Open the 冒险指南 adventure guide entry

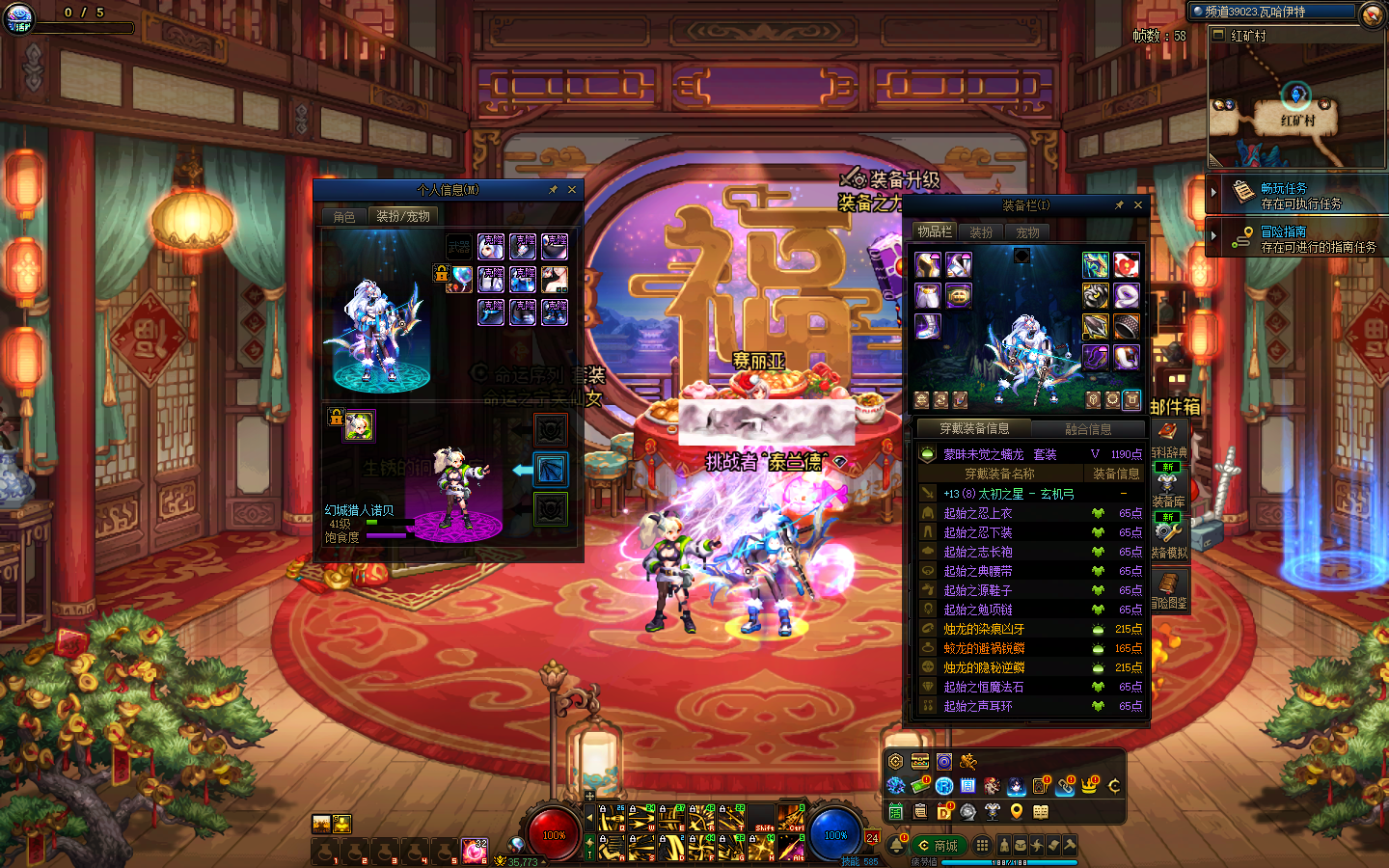[1296, 239]
